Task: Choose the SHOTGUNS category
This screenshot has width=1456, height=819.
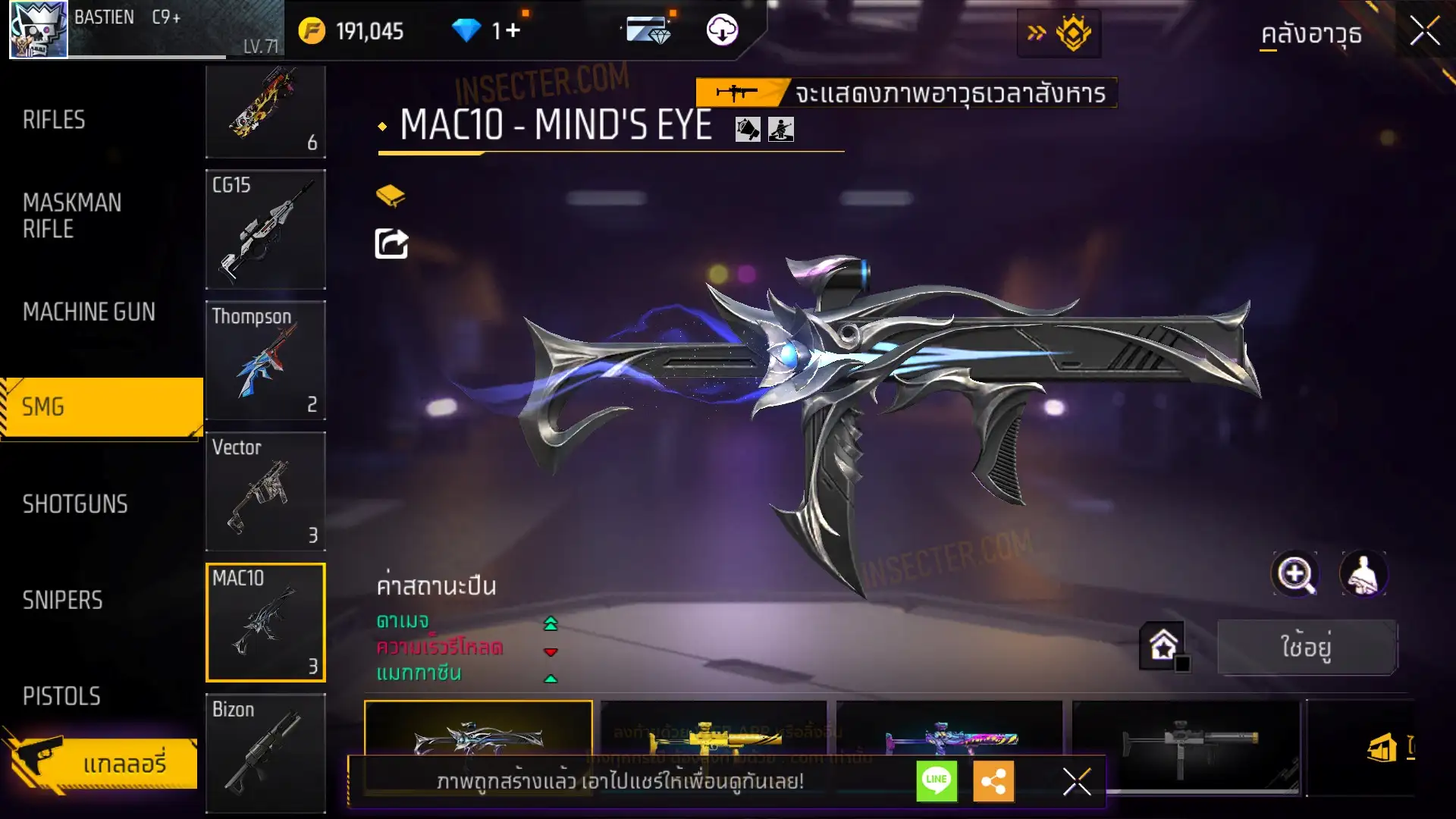Action: pyautogui.click(x=75, y=504)
